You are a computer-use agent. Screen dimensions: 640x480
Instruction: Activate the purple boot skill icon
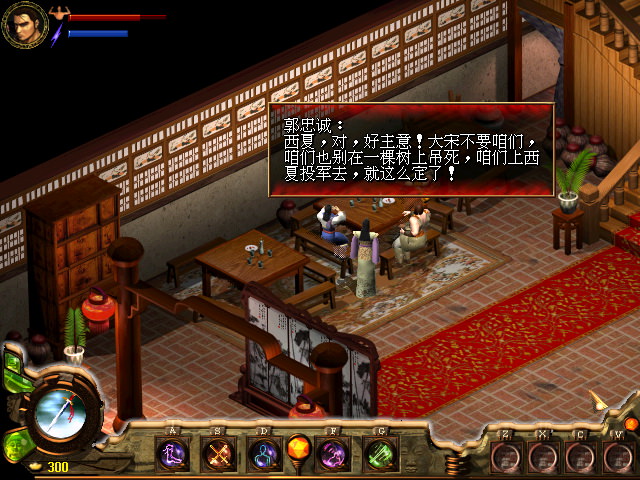pos(173,455)
